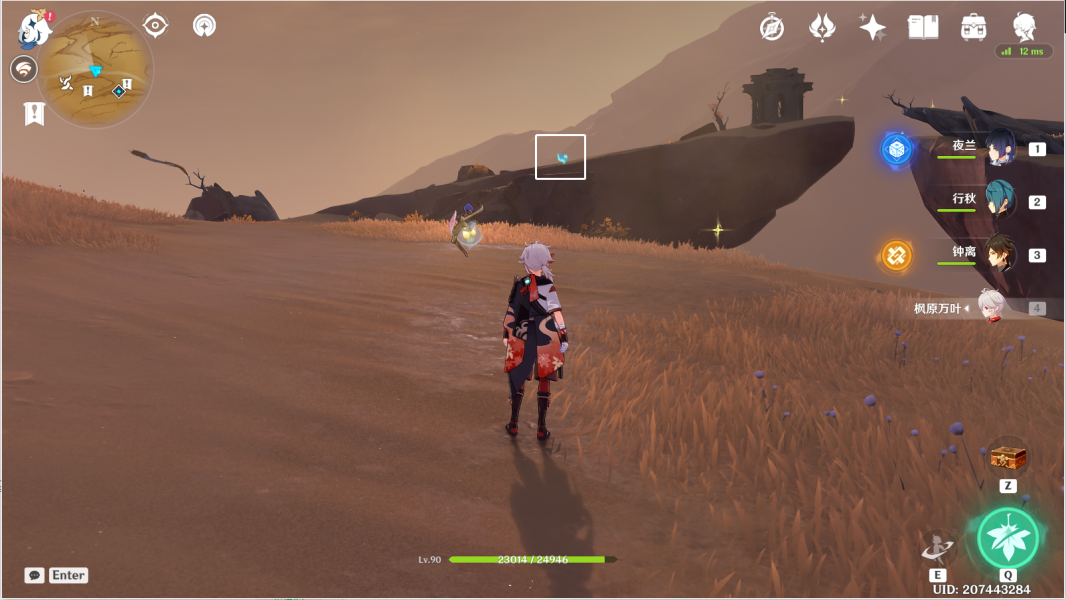Open the inventory backpack
Viewport: 1066px width, 600px height.
[x=973, y=27]
